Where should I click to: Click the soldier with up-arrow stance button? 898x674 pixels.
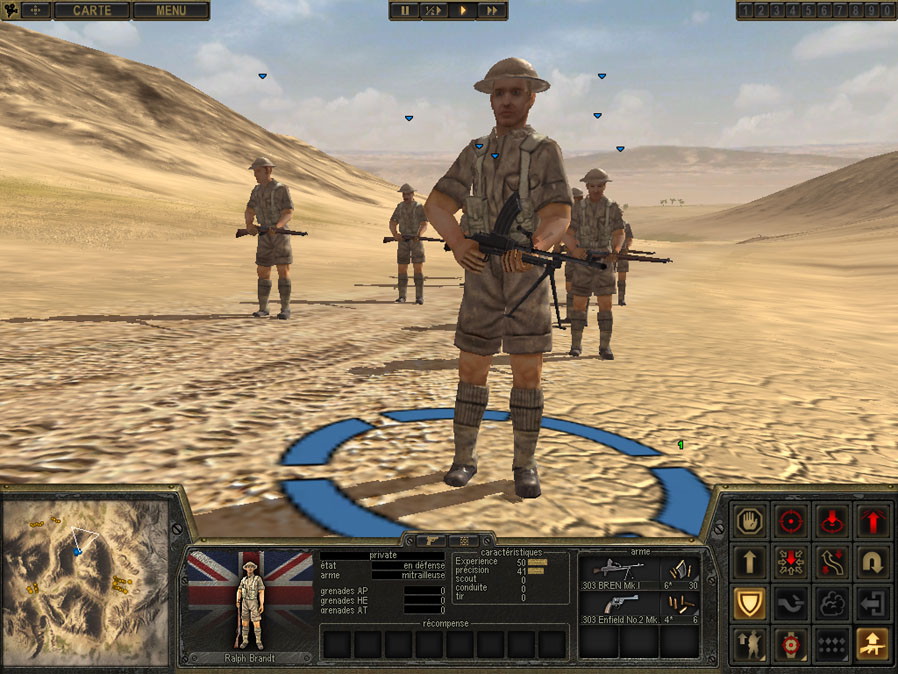[x=748, y=645]
